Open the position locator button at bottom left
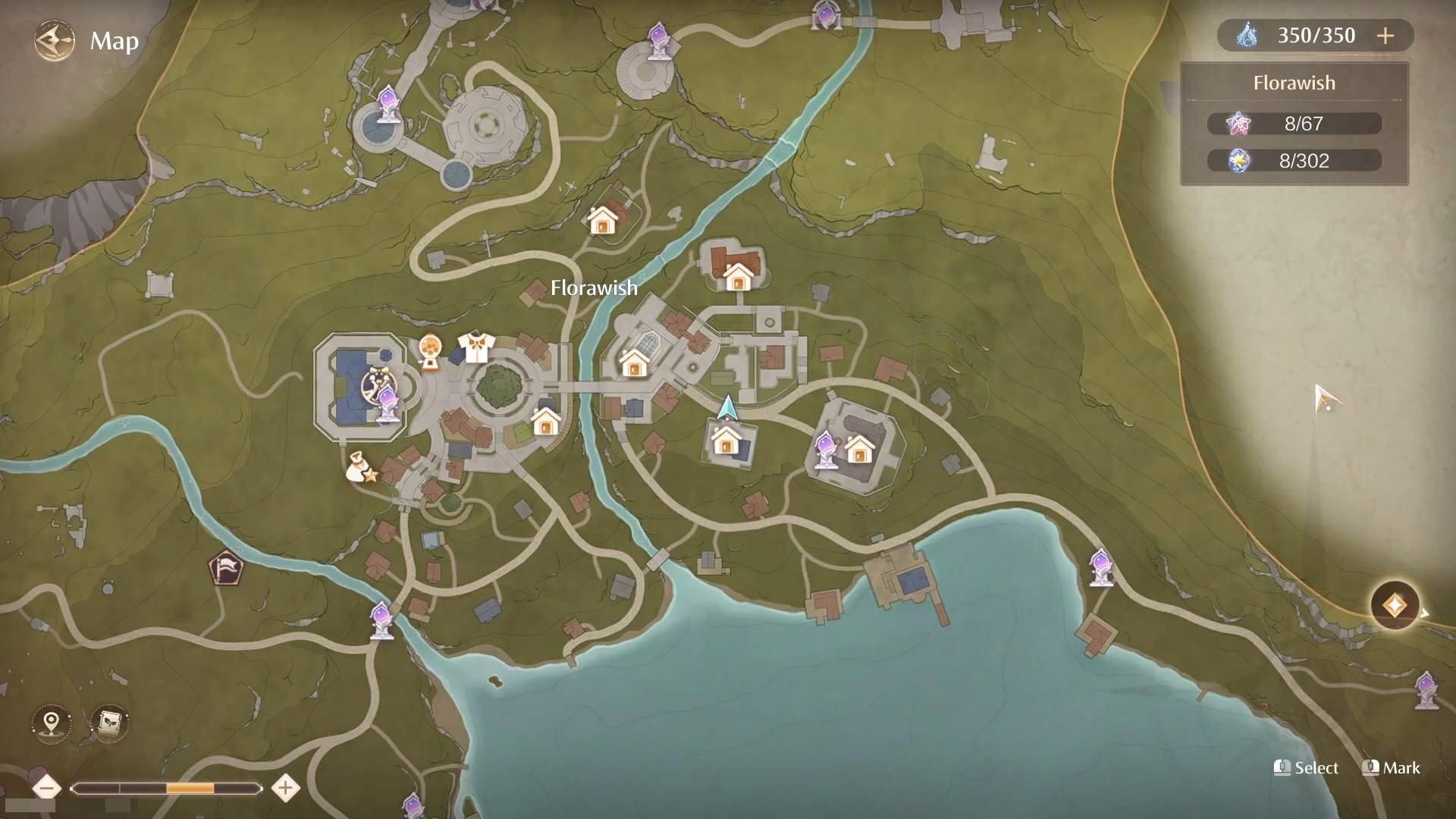 click(51, 724)
